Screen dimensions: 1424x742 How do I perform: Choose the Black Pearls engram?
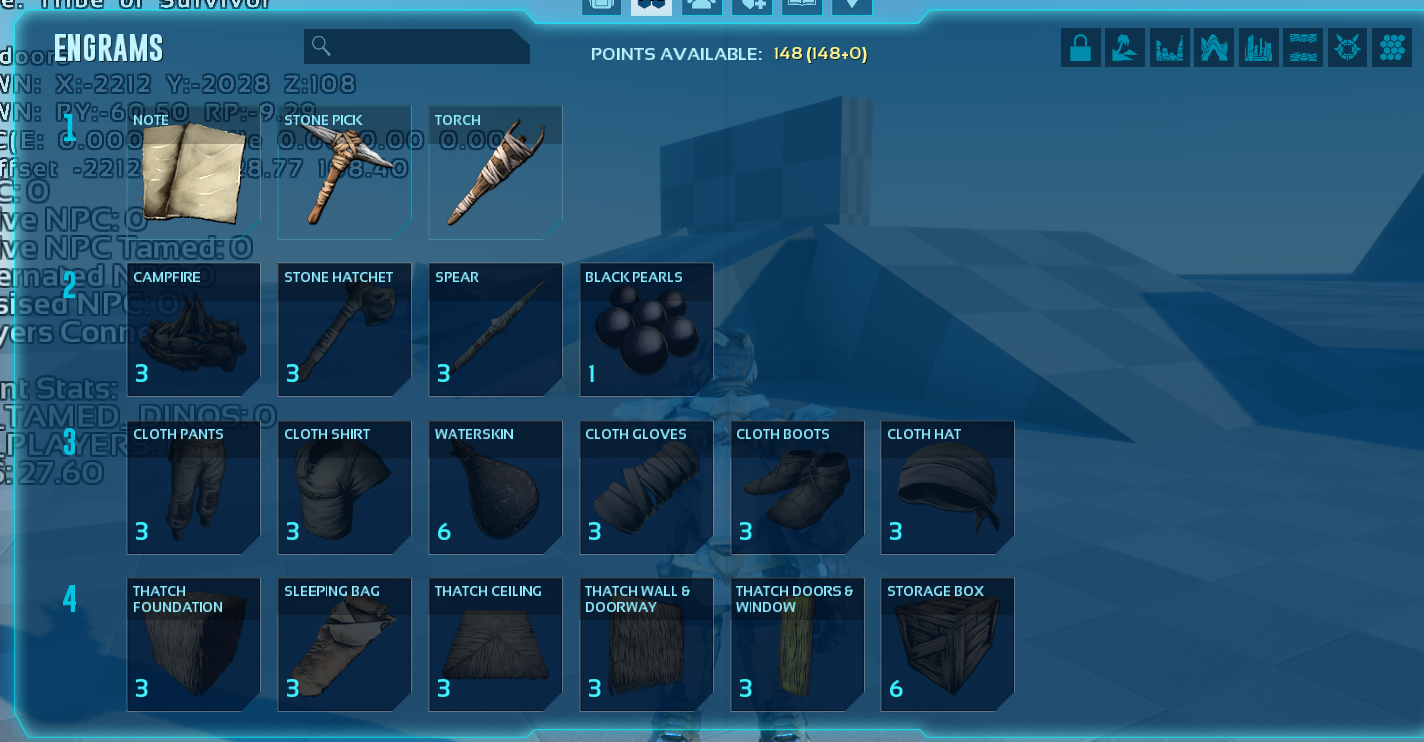pos(646,330)
